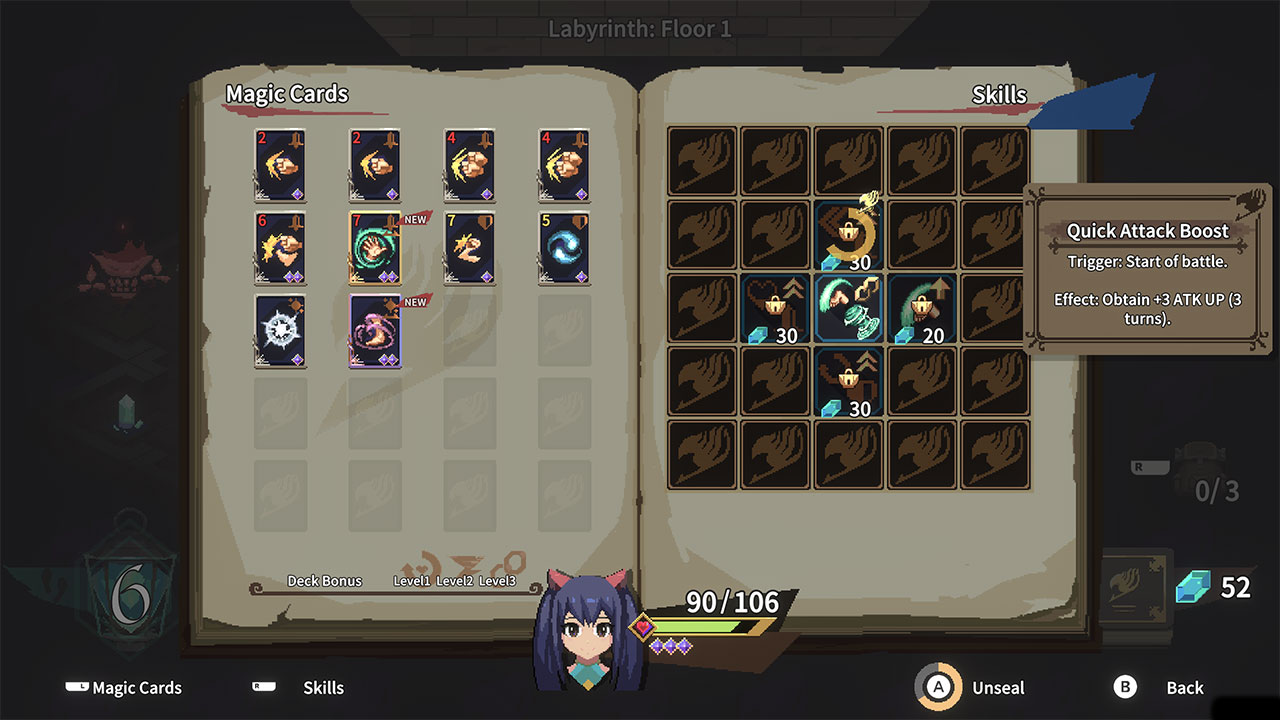Image resolution: width=1280 pixels, height=720 pixels.
Task: Switch to the Skills tab
Action: pos(322,688)
